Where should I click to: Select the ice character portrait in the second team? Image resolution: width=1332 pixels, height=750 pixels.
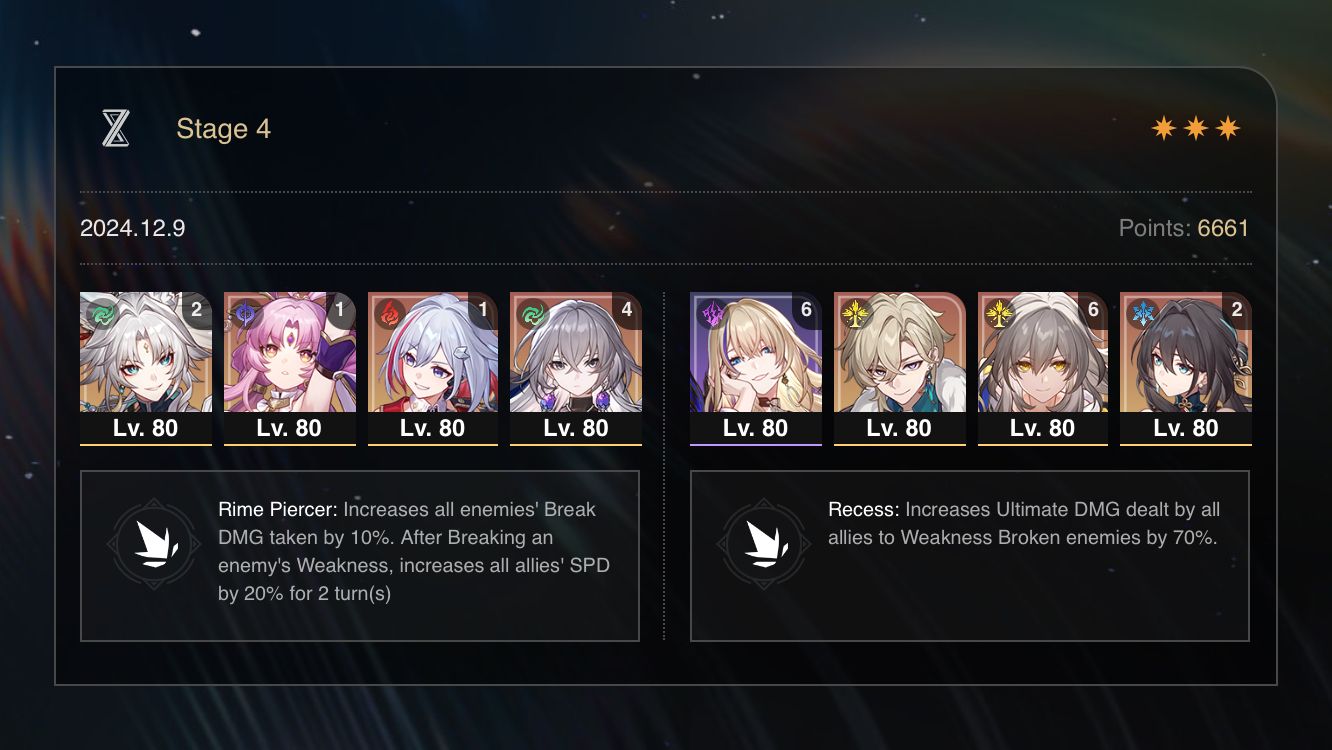(x=1186, y=355)
